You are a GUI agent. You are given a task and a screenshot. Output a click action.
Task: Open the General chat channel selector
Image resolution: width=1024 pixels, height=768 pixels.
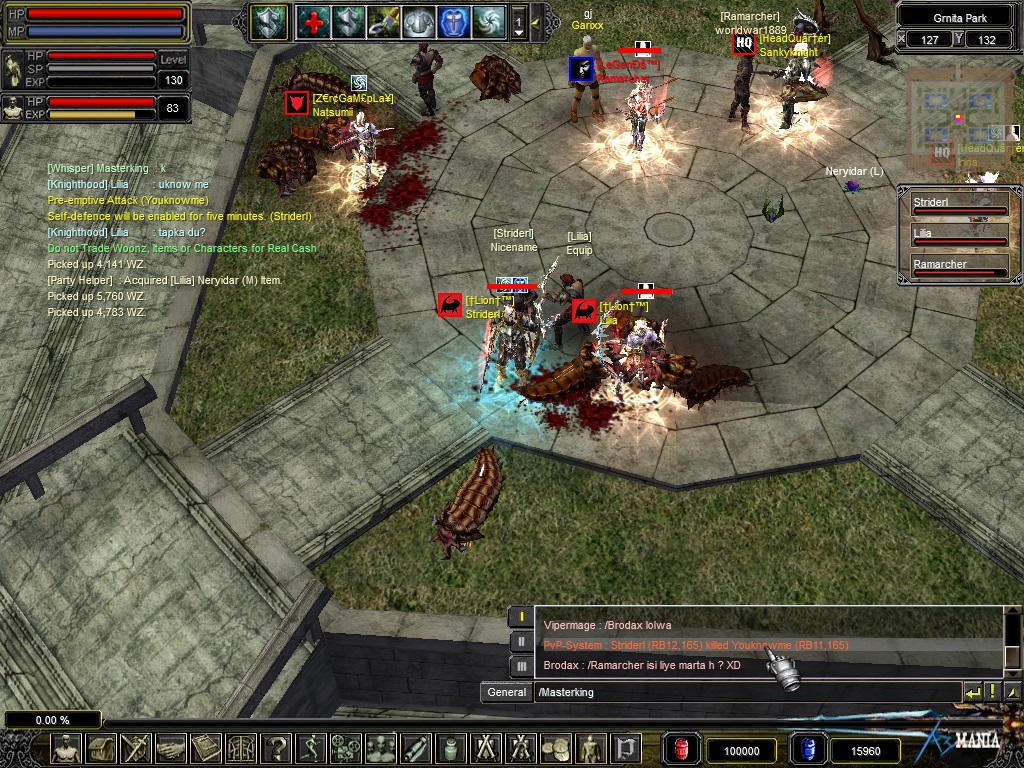[x=506, y=692]
